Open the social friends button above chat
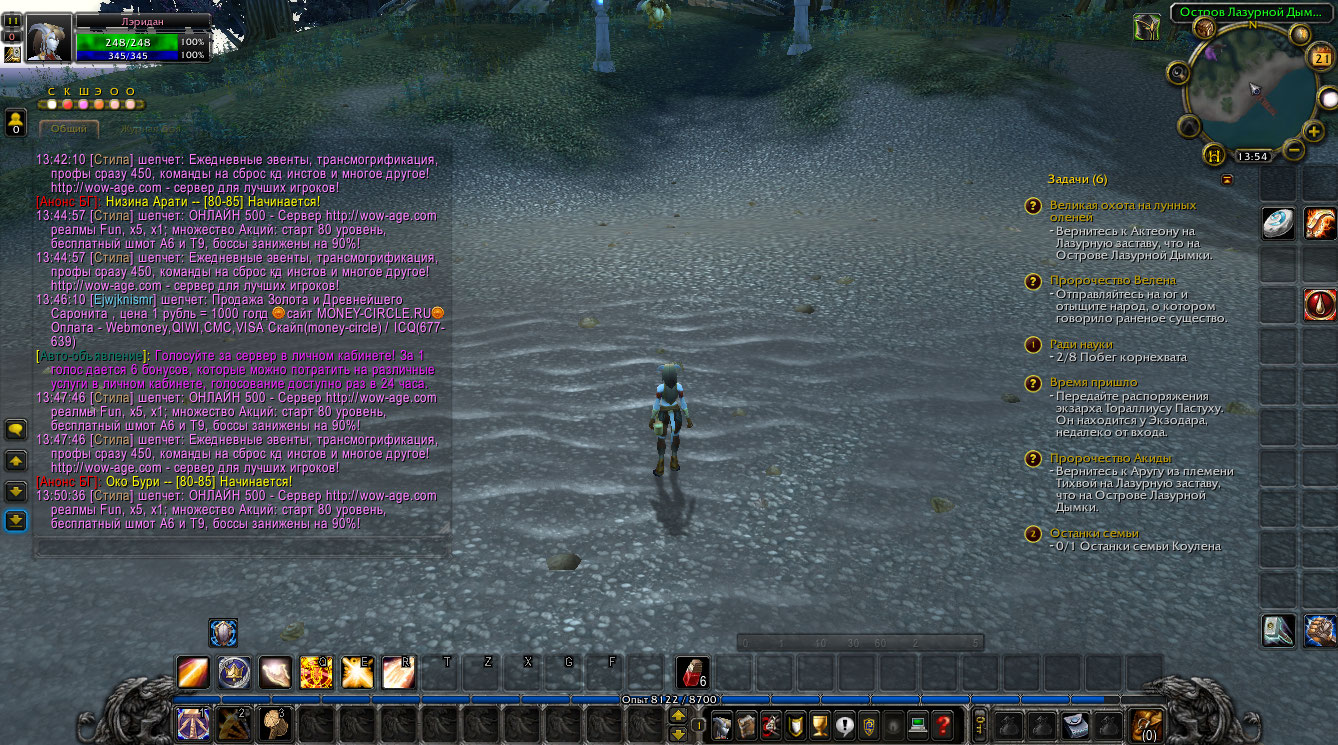The image size is (1338, 745). coord(15,122)
